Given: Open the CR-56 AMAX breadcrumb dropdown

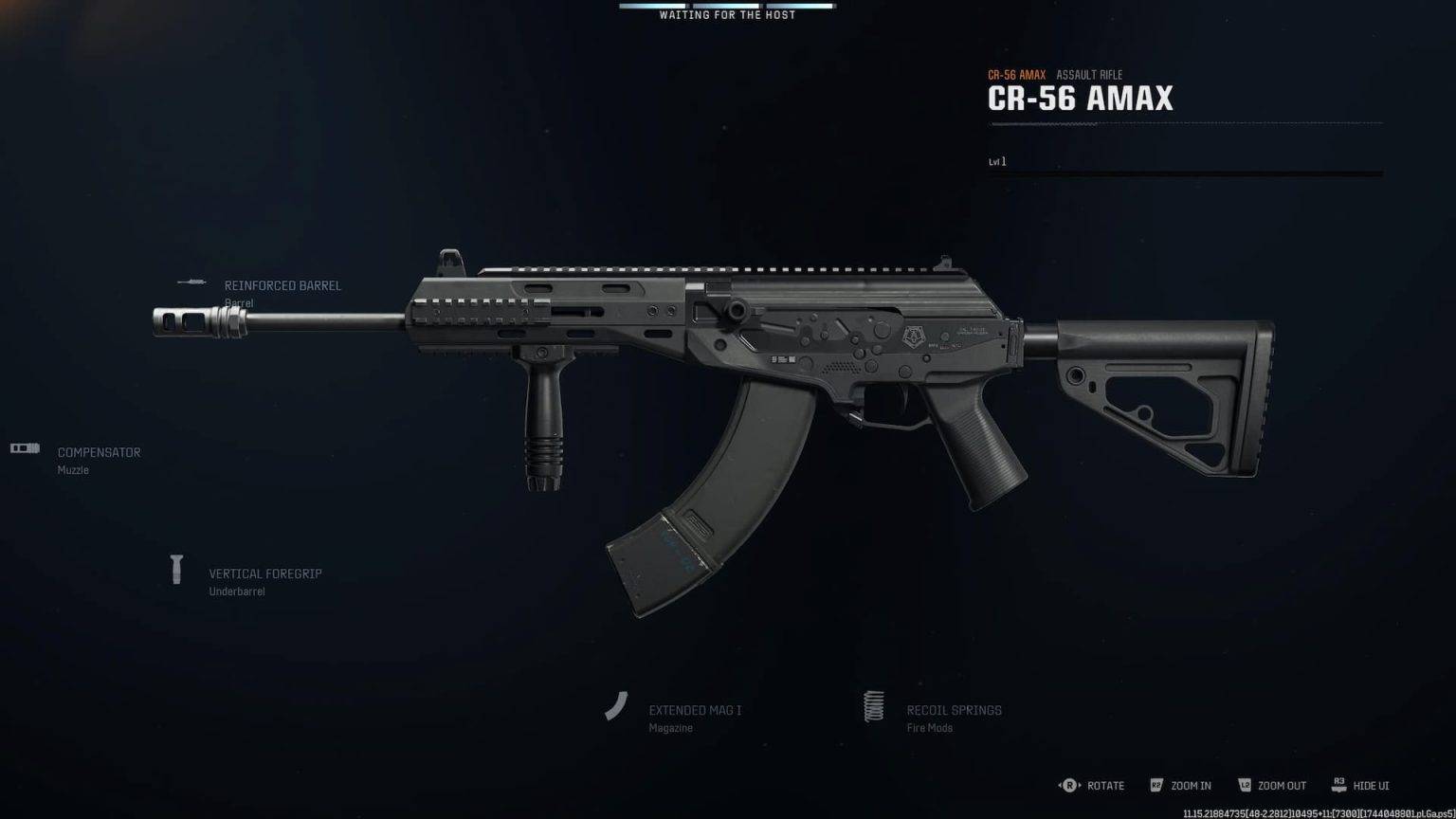Looking at the screenshot, I should tap(1016, 73).
